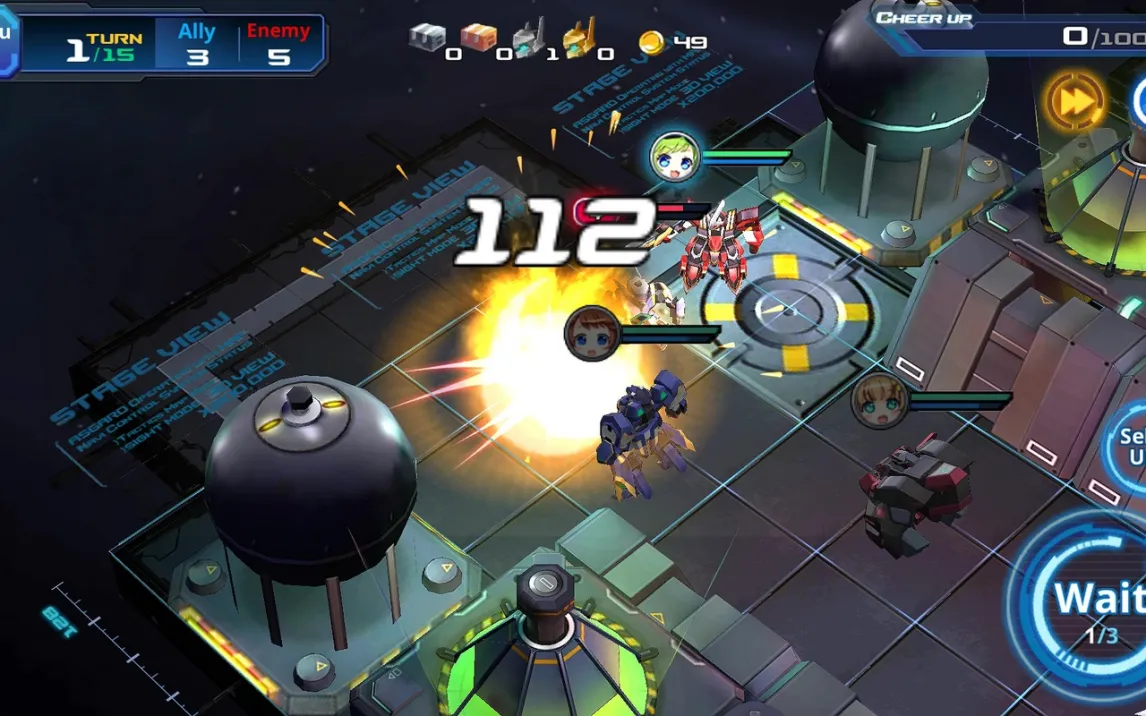Select the green-haired pilot portrait
This screenshot has height=716, width=1146.
pyautogui.click(x=673, y=157)
